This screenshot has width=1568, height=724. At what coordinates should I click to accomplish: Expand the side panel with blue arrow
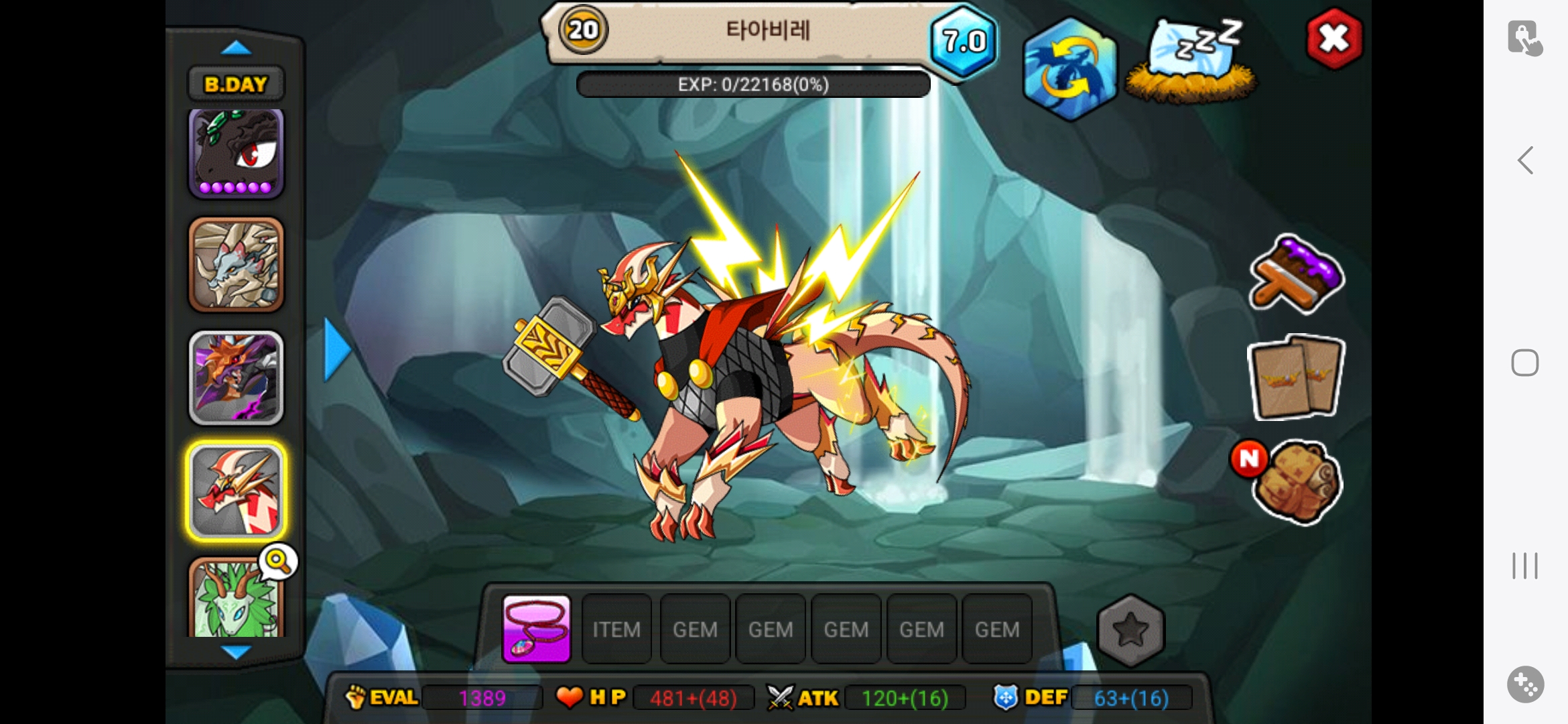click(x=337, y=349)
